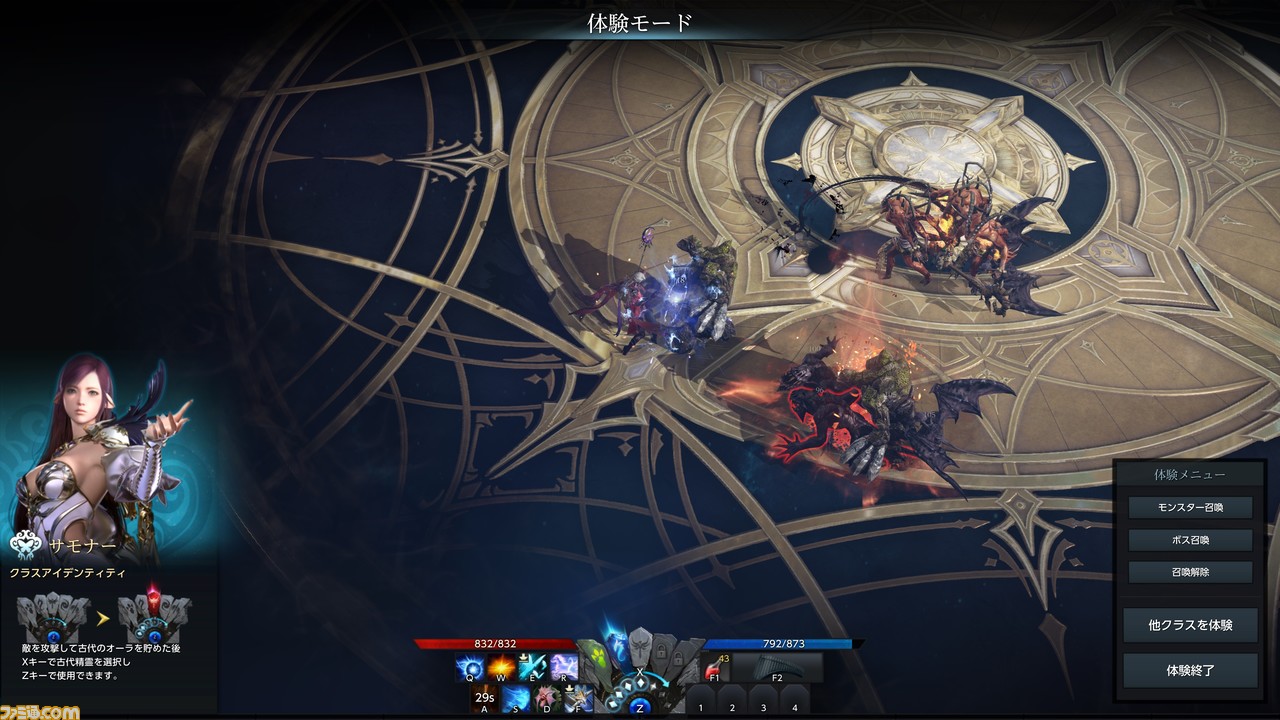This screenshot has width=1280, height=720.
Task: Click the モンスター召喚 button
Action: [1190, 507]
